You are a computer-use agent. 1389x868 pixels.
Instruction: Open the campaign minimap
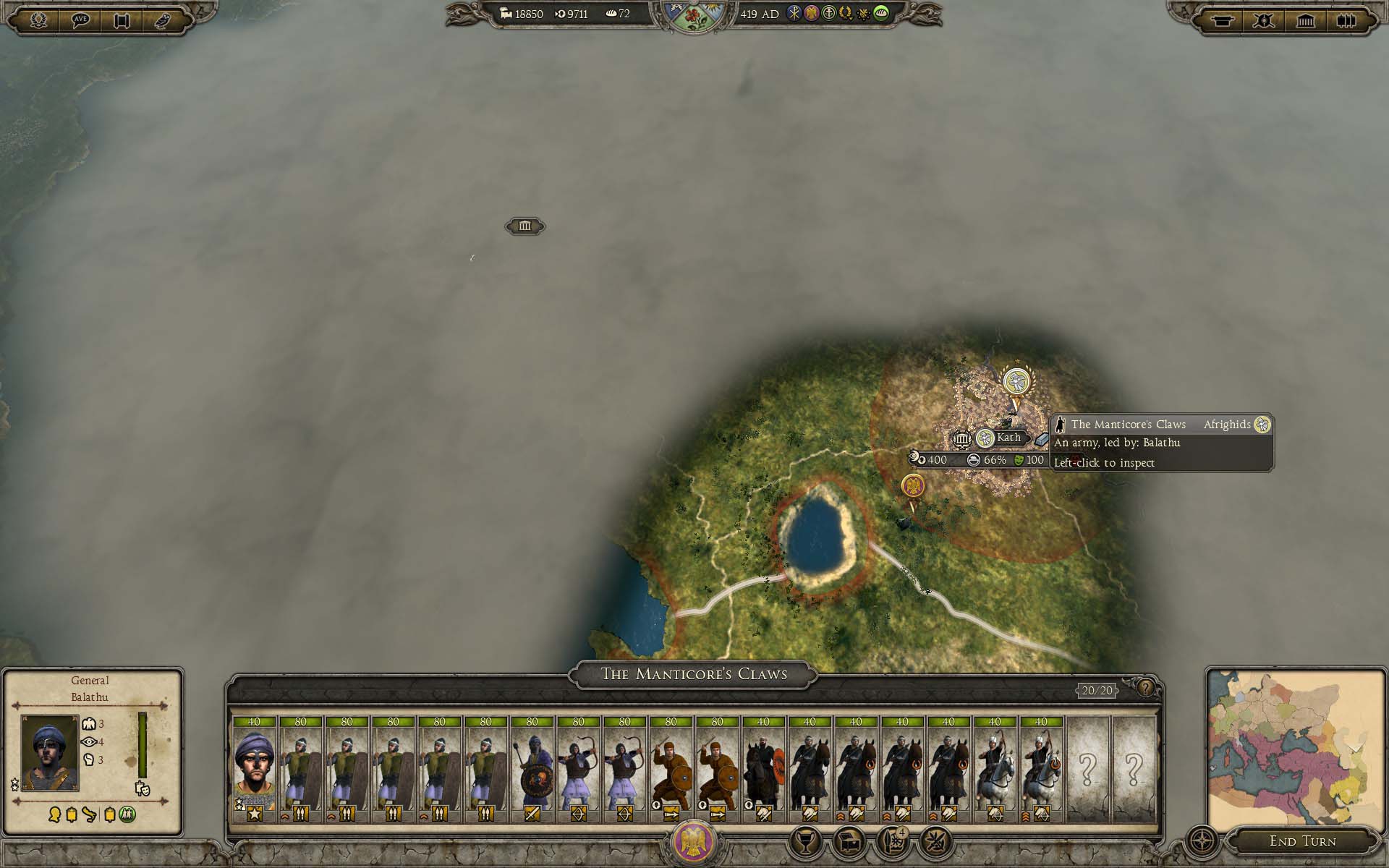tap(1295, 750)
